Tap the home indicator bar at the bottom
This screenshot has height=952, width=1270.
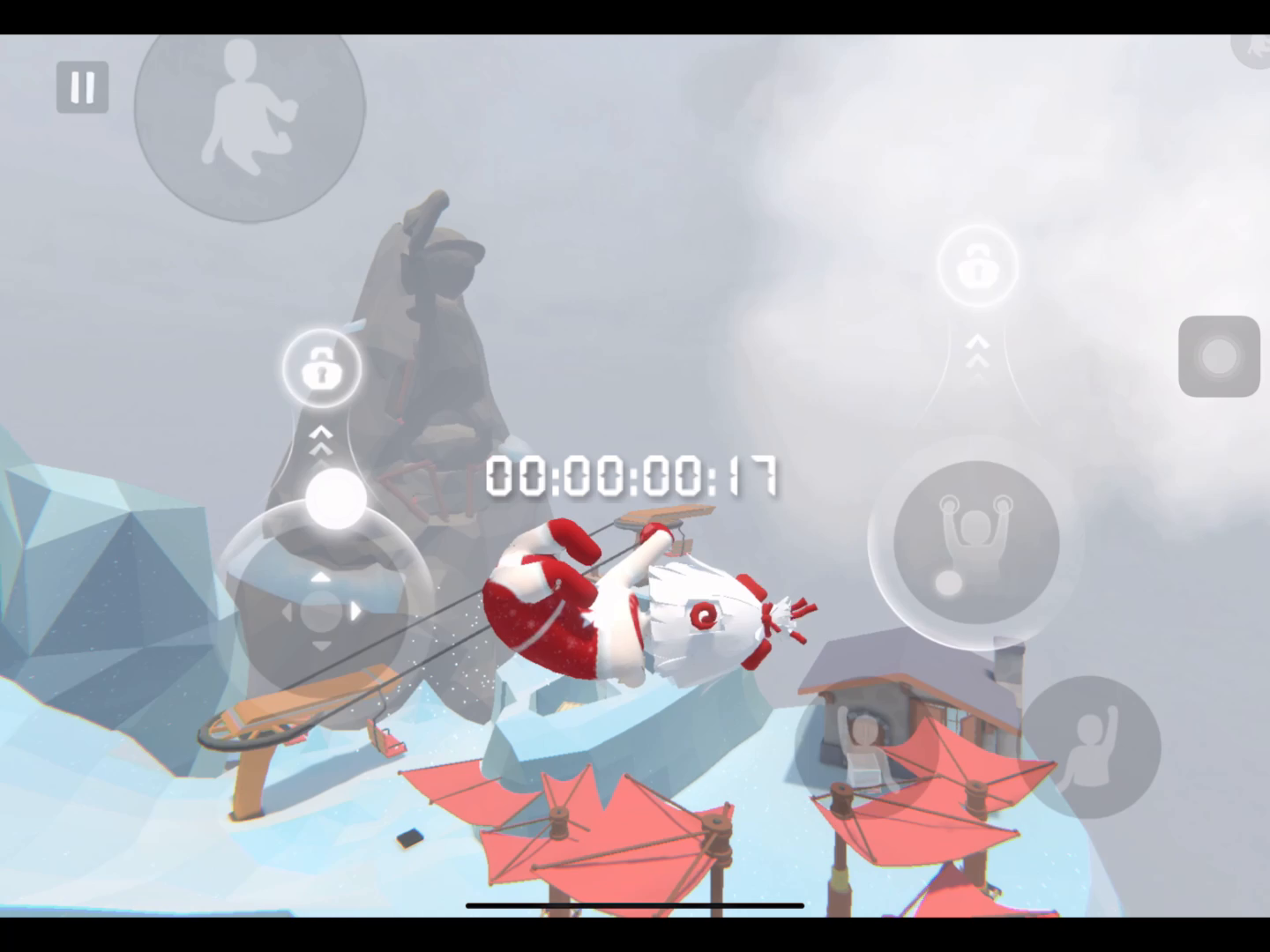pos(634,904)
